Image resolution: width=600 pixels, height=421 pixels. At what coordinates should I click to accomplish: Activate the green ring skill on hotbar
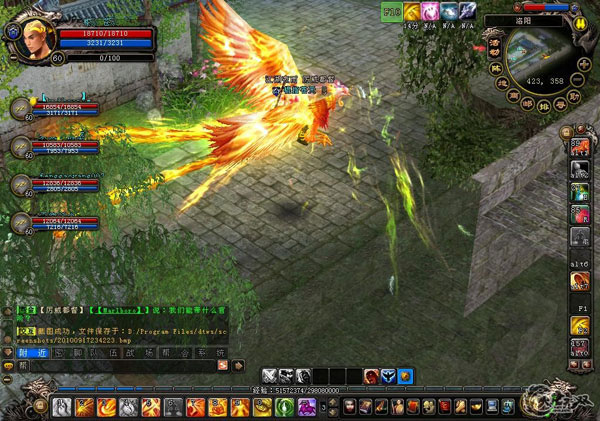pos(284,406)
